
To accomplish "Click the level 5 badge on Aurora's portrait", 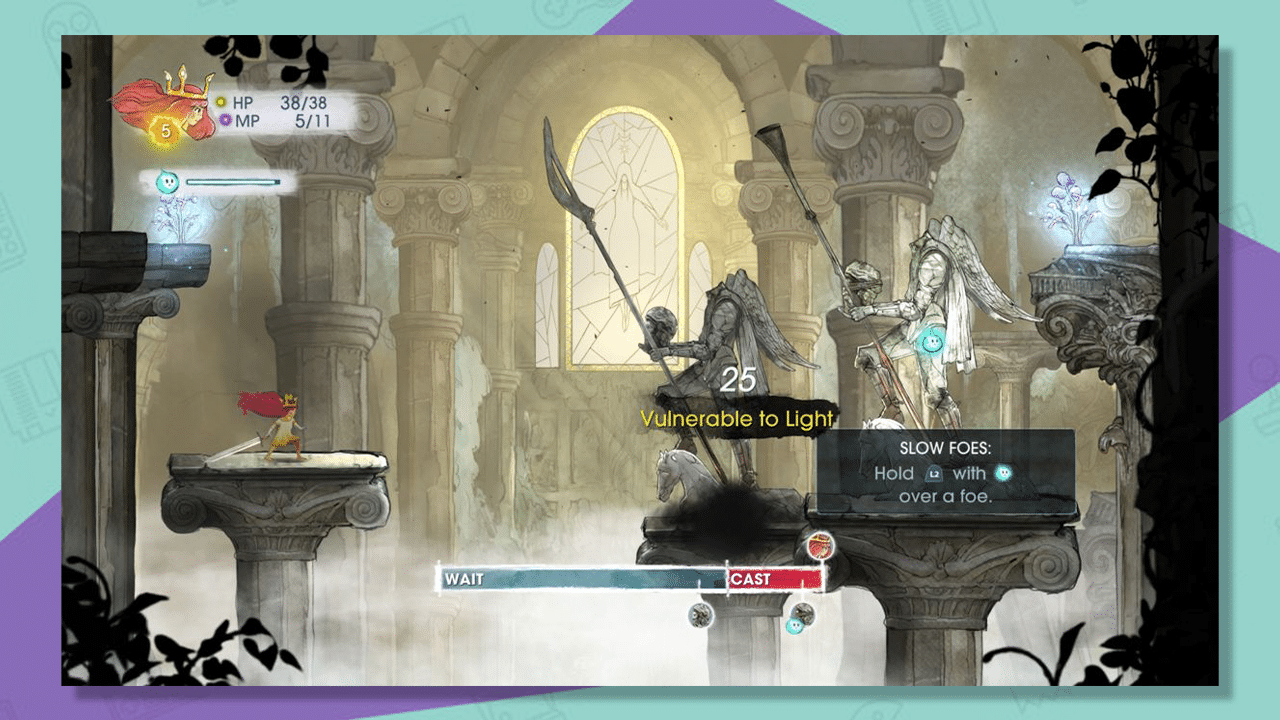I will 166,131.
